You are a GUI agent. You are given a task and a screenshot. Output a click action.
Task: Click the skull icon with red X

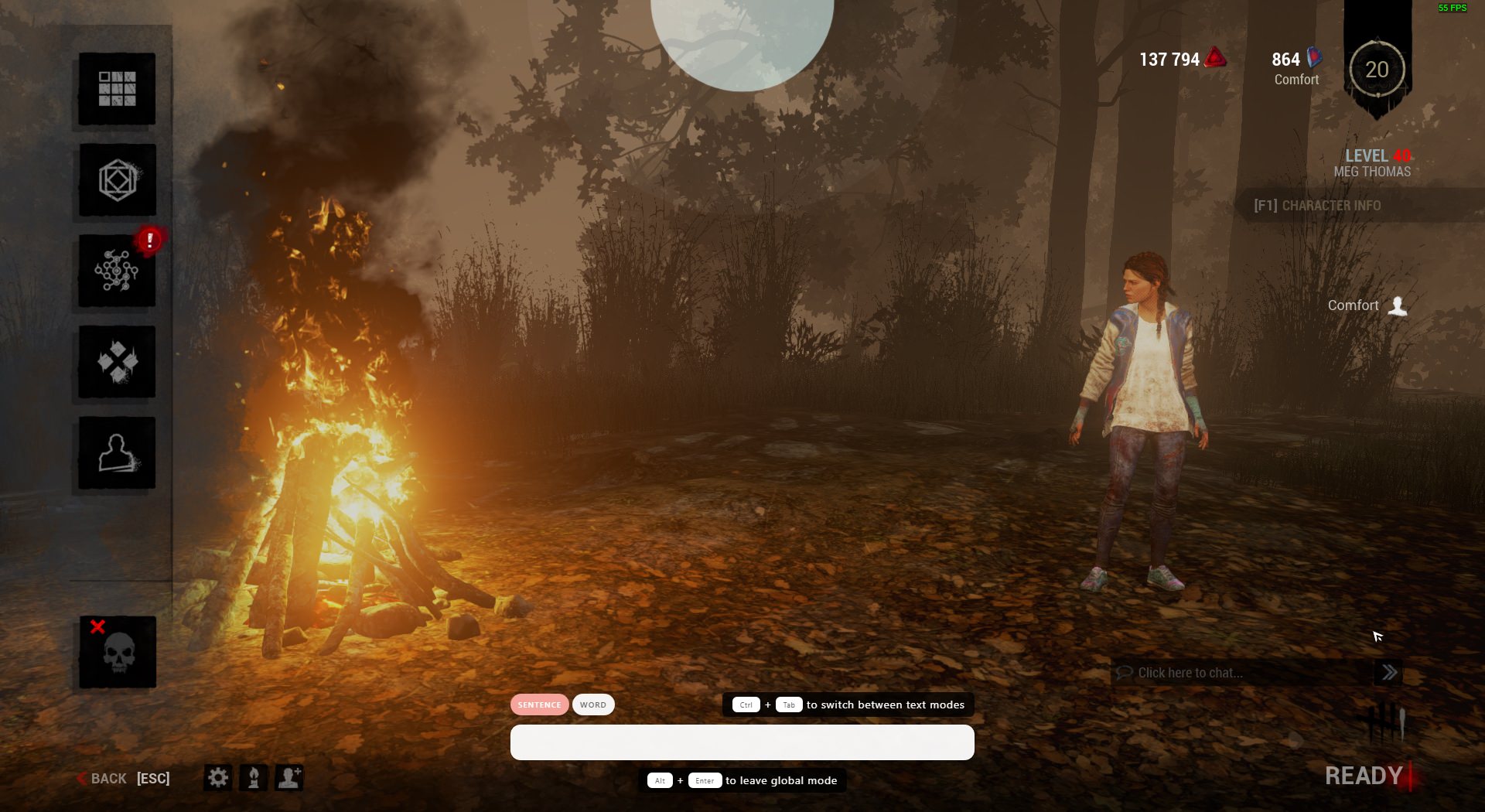118,652
